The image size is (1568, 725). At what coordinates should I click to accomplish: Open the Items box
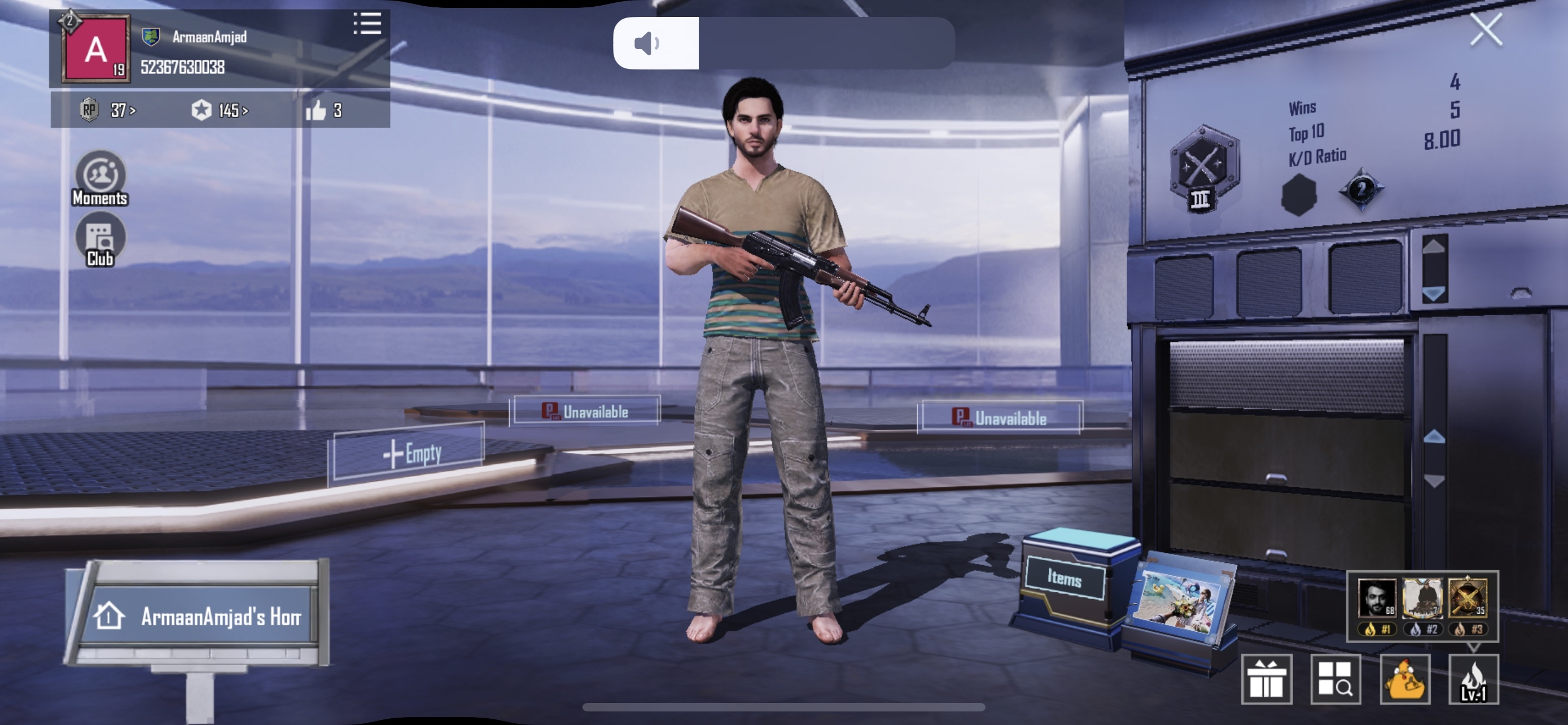tap(1065, 577)
